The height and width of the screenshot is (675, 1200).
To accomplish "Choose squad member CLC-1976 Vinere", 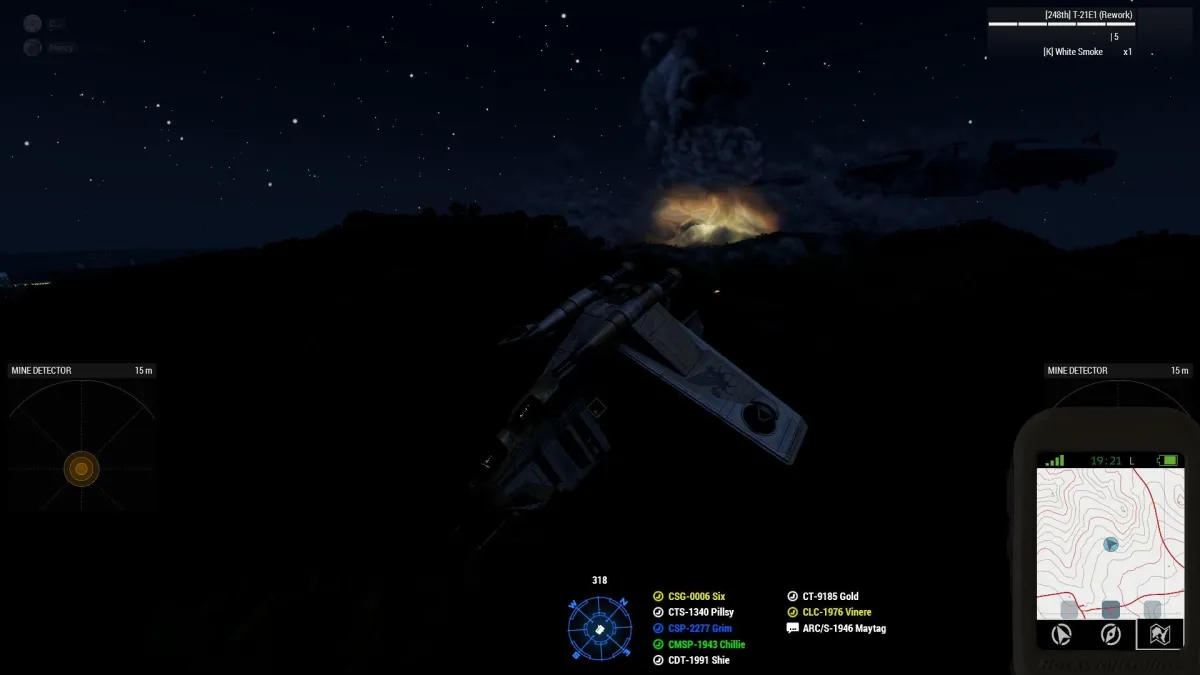I will 836,613.
